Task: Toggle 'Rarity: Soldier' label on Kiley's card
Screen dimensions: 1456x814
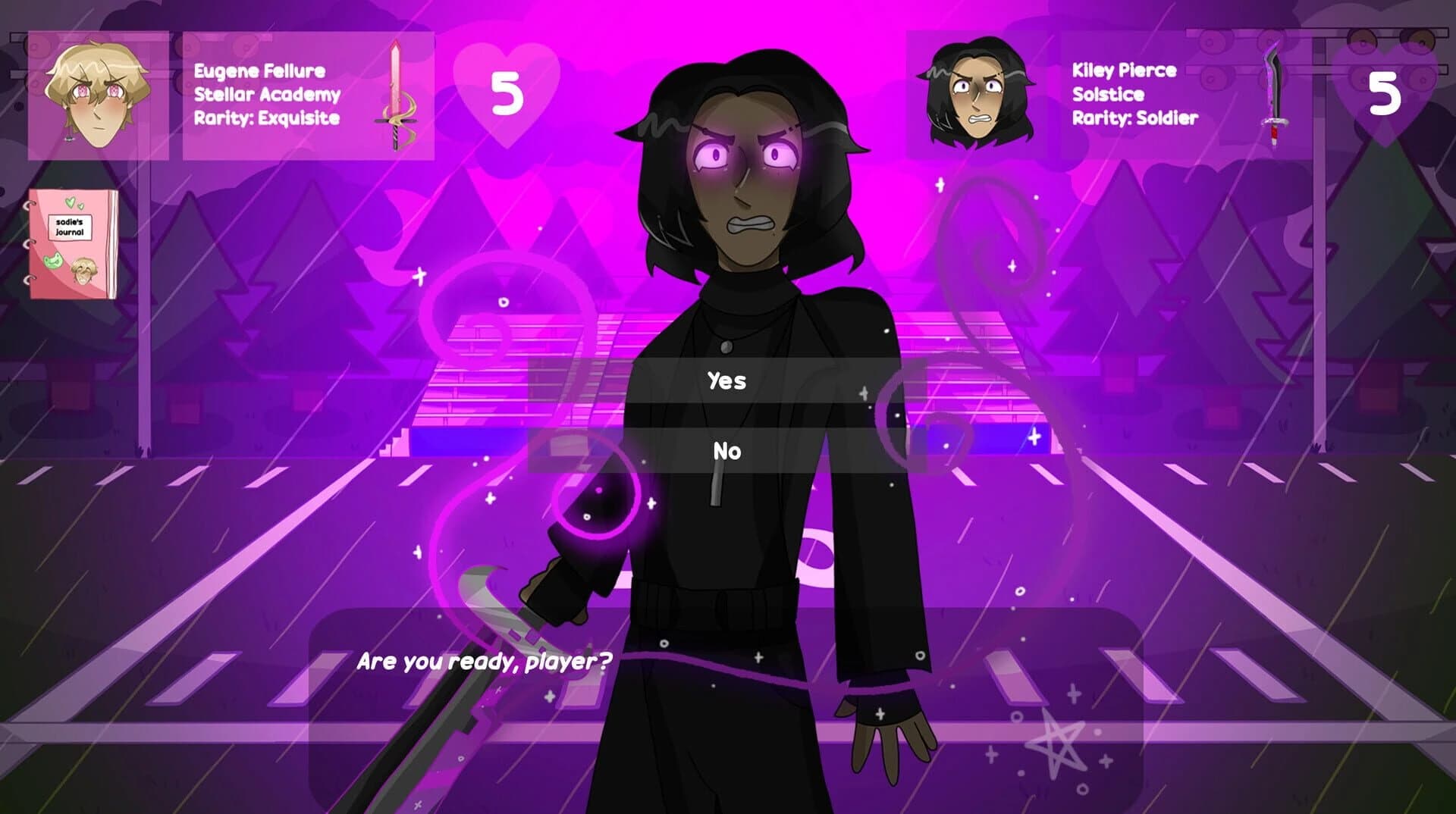Action: [x=1134, y=118]
